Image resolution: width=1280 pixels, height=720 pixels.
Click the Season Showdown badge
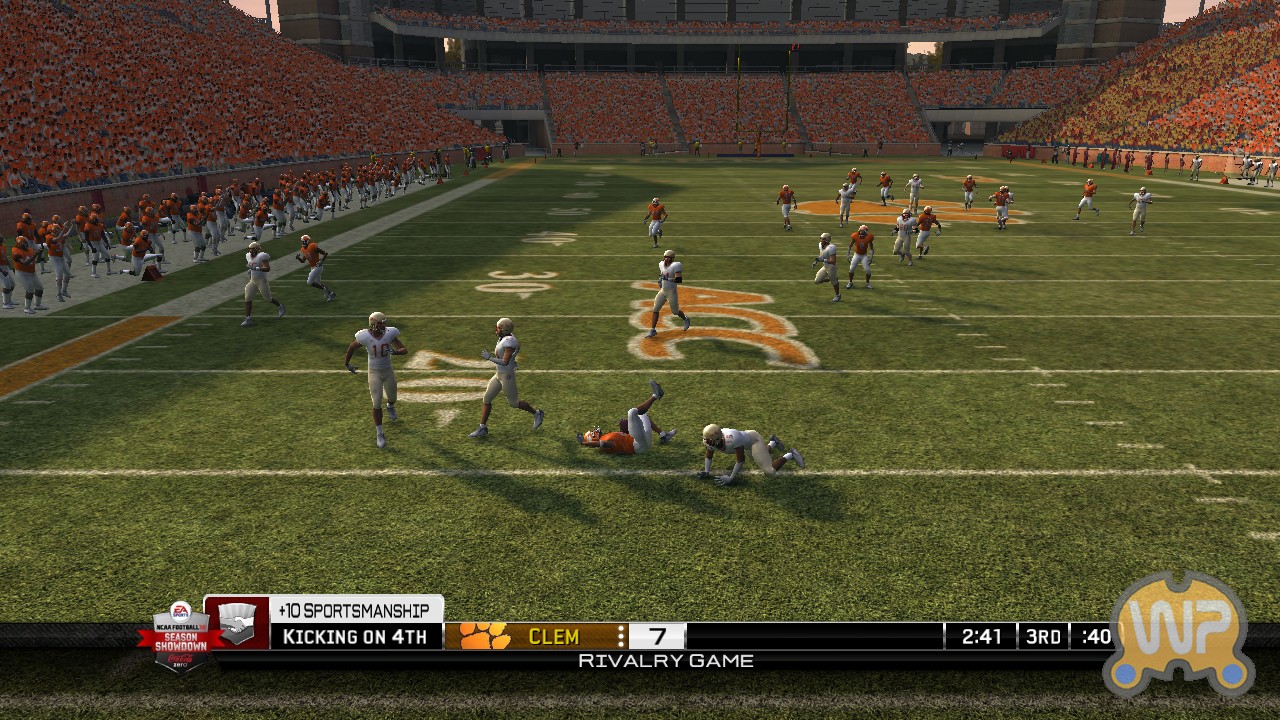[x=179, y=635]
